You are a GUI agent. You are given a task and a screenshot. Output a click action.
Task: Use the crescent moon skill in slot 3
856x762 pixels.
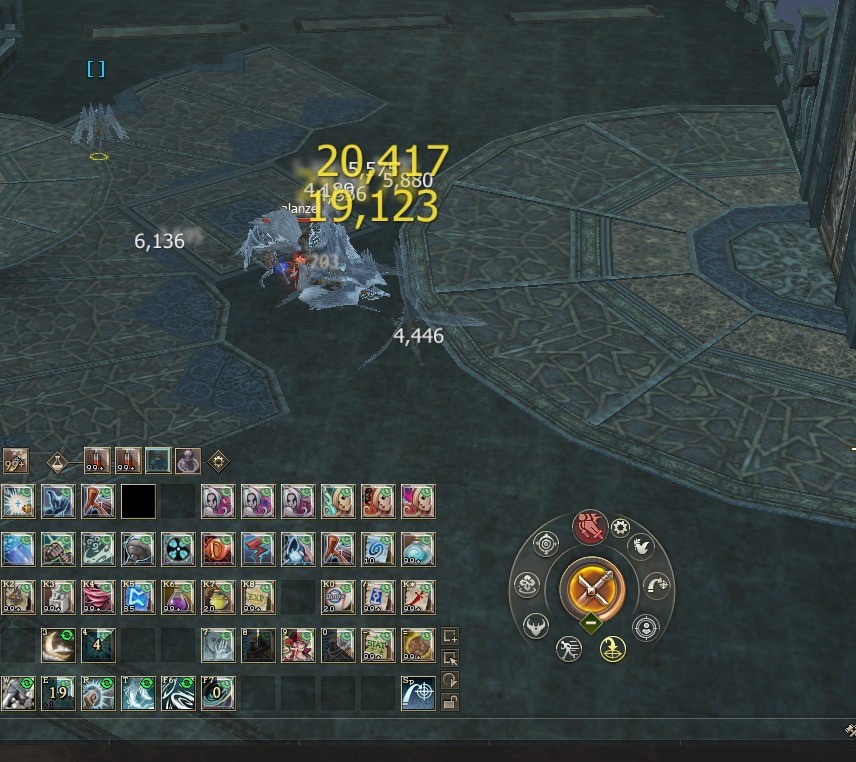point(57,645)
